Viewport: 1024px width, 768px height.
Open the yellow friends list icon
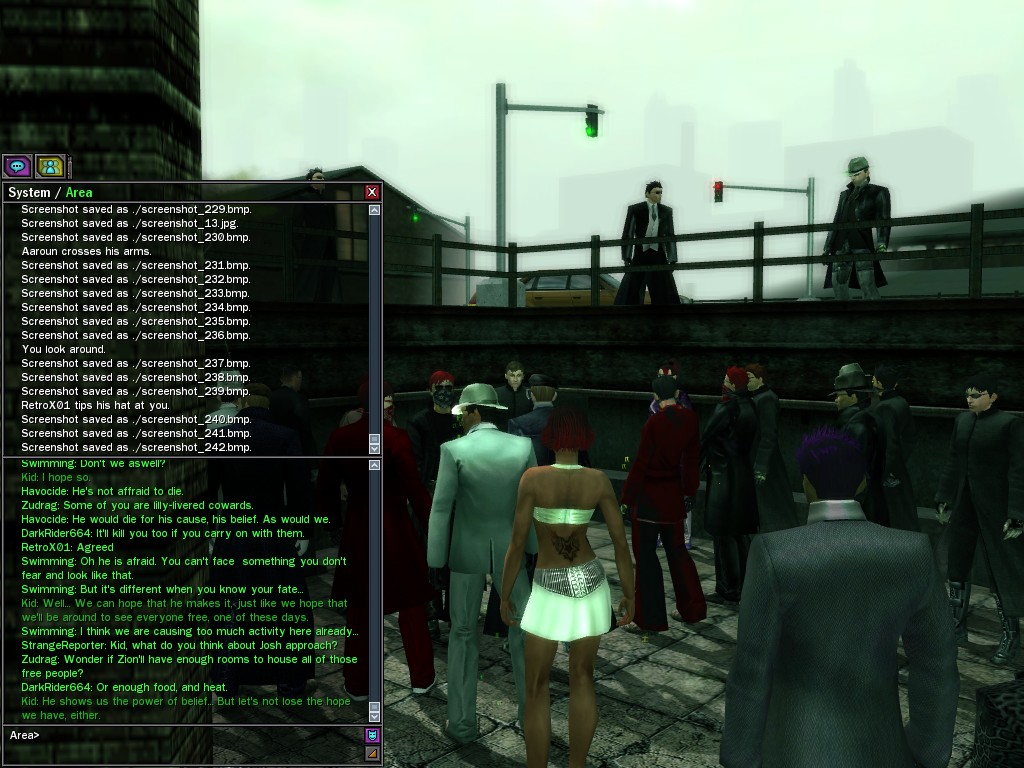[50, 167]
